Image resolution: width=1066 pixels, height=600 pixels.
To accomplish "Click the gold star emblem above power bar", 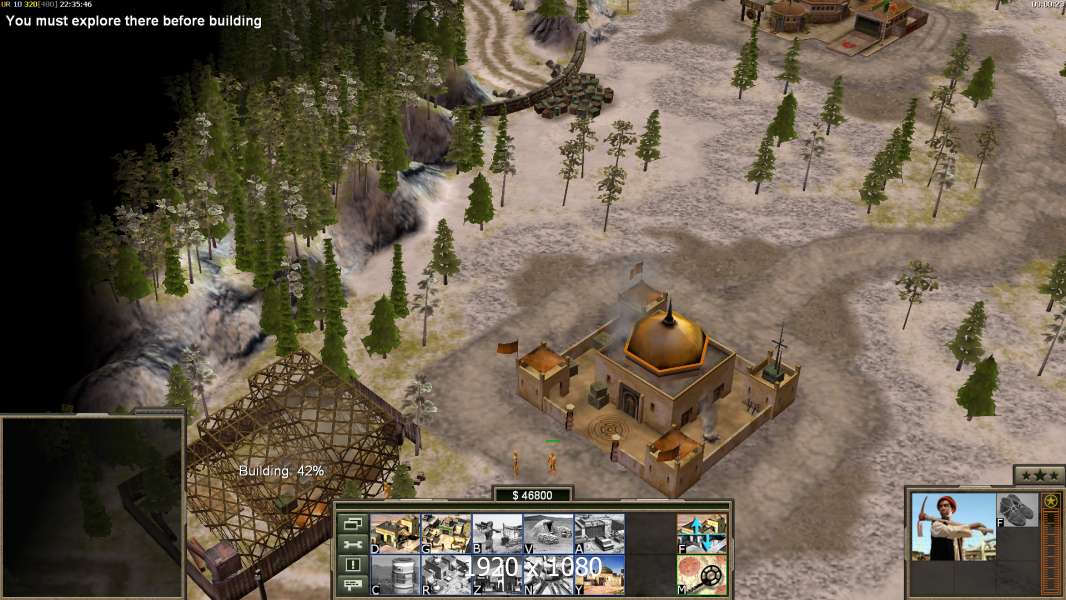I will tap(1050, 501).
